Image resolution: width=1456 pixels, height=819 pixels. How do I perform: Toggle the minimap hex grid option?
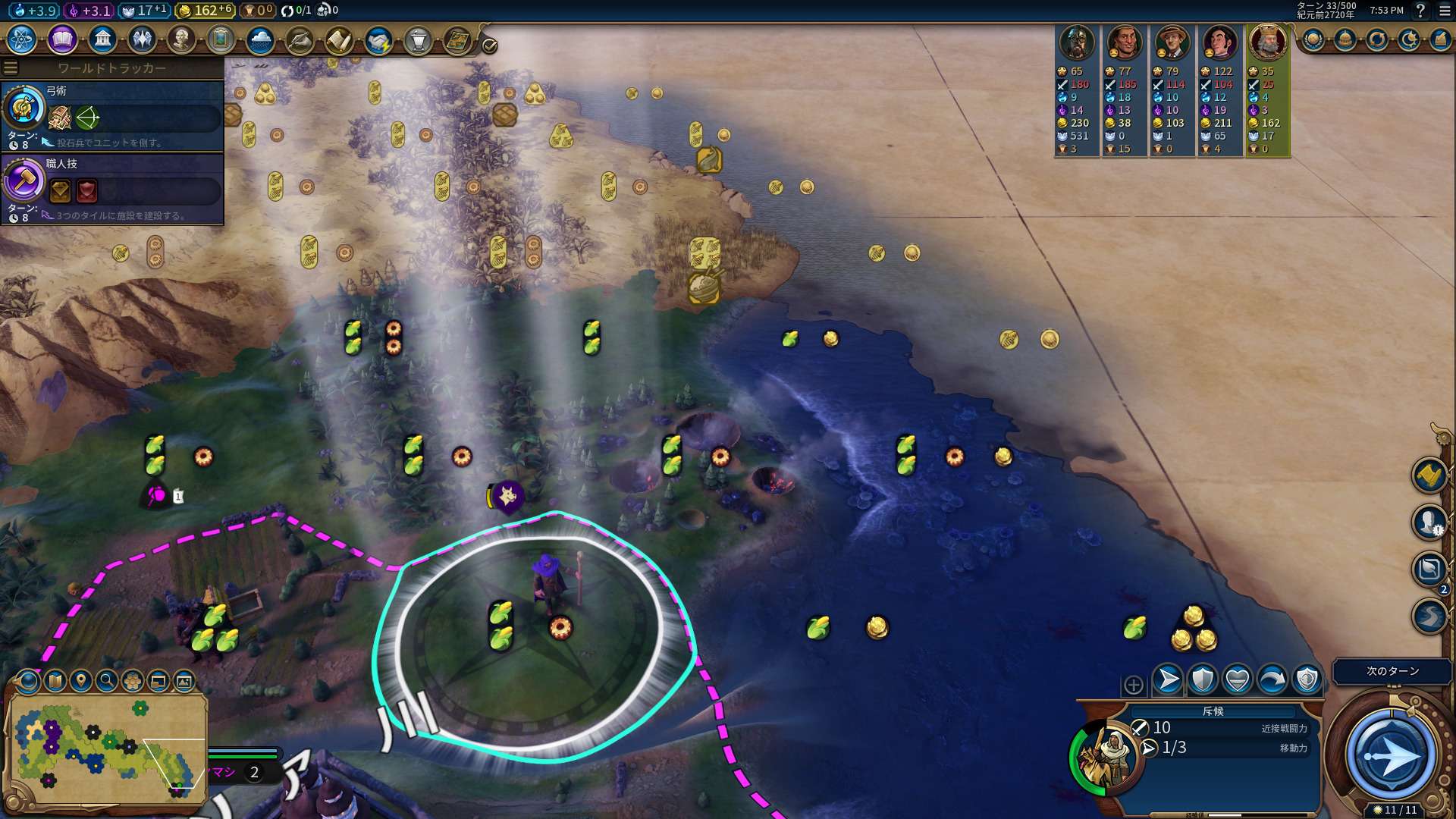click(133, 681)
